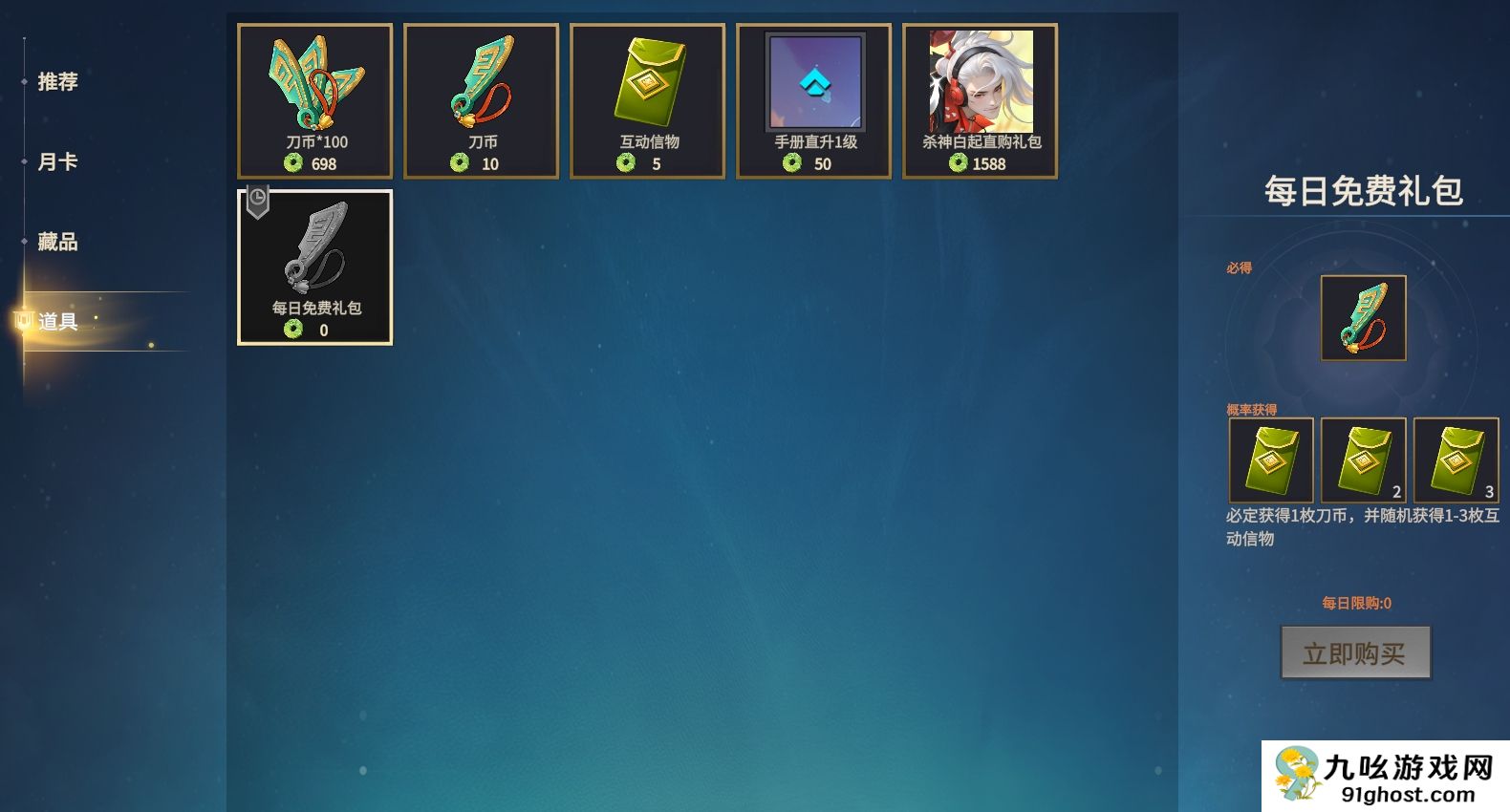Select the 每日免费礼包 free pack tile
This screenshot has width=1510, height=812.
[314, 267]
